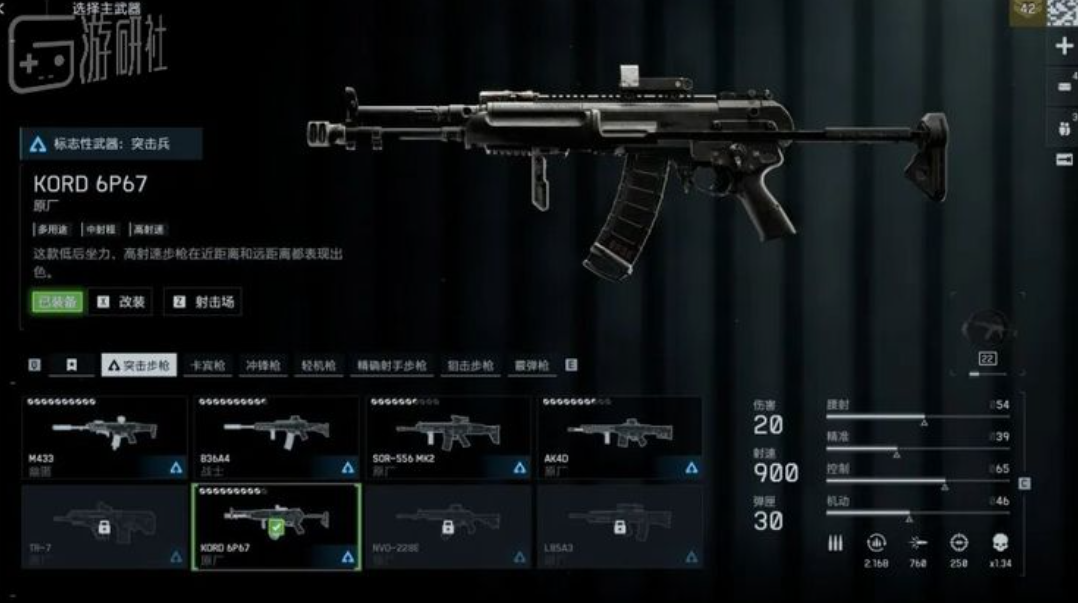Select the locked NVO-228E weapon tile
Image resolution: width=1078 pixels, height=603 pixels.
(450, 526)
